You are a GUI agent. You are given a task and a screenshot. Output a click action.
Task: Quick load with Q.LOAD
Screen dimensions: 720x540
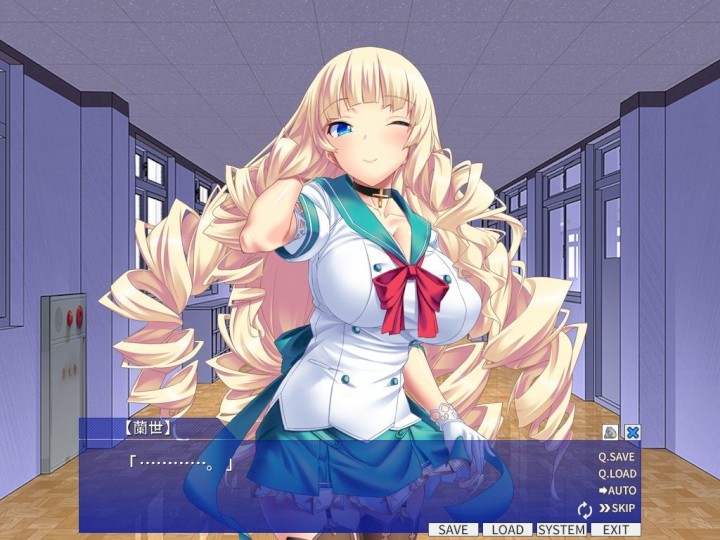(x=617, y=473)
